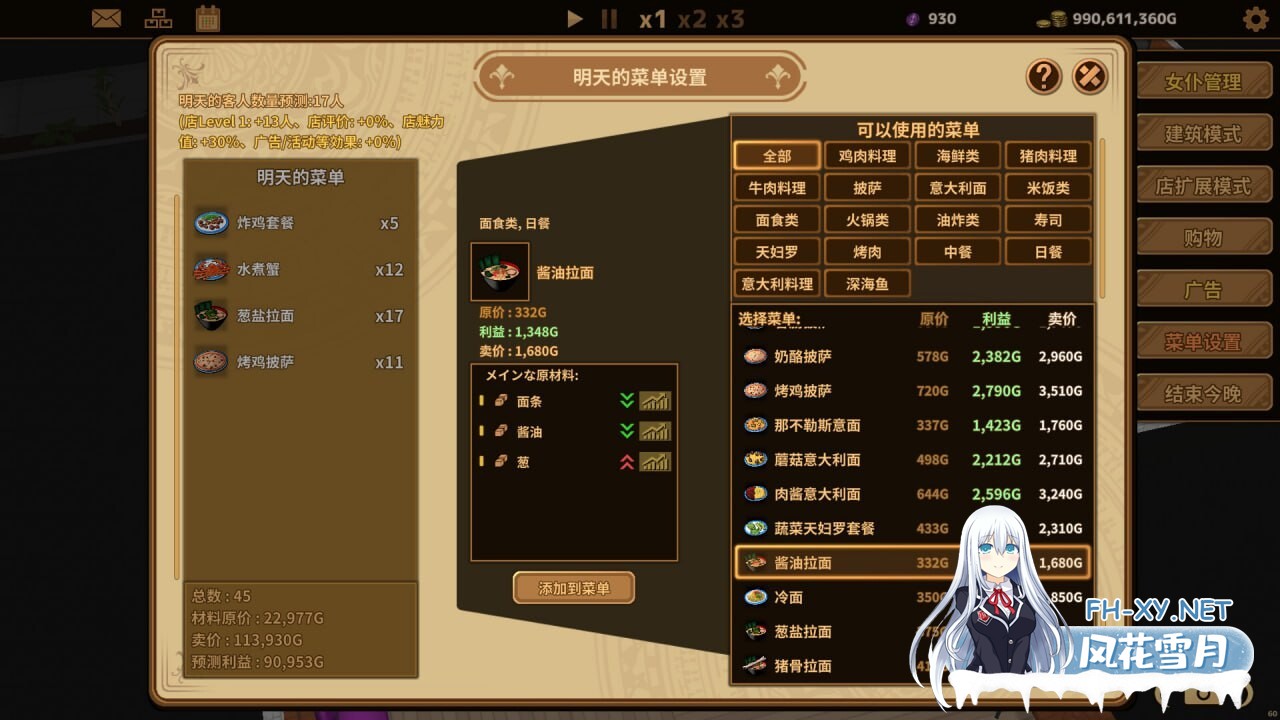Open the calendar icon
Viewport: 1280px width, 720px height.
pos(207,17)
